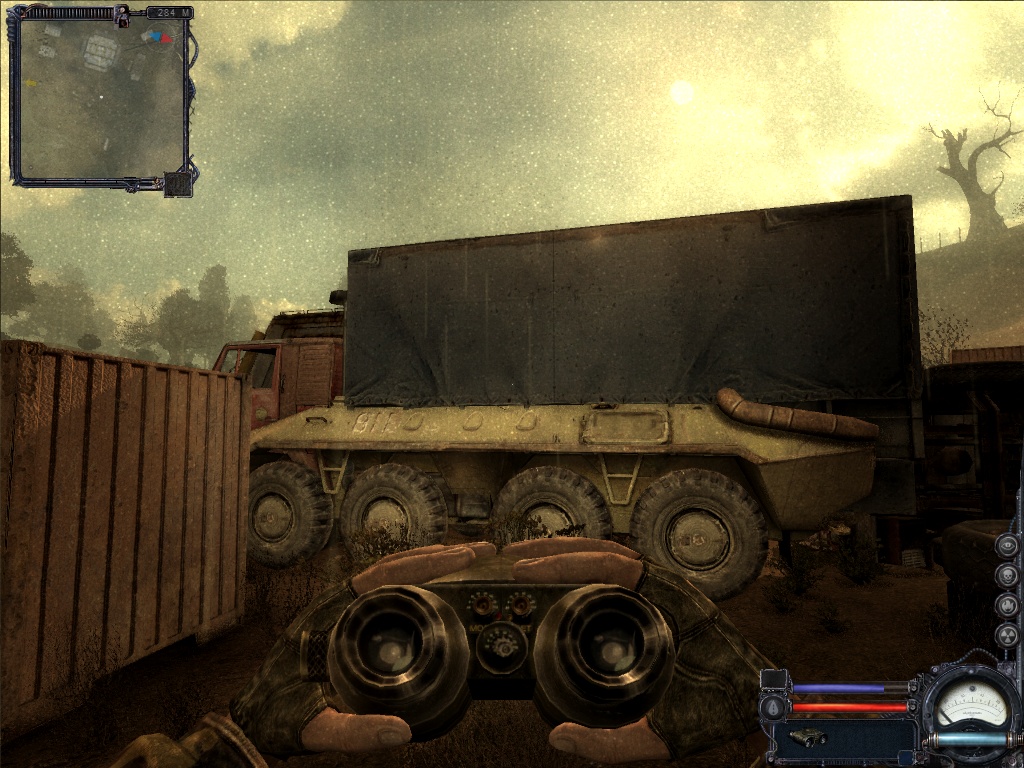Click the red arrow marker on the minimap

166,39
